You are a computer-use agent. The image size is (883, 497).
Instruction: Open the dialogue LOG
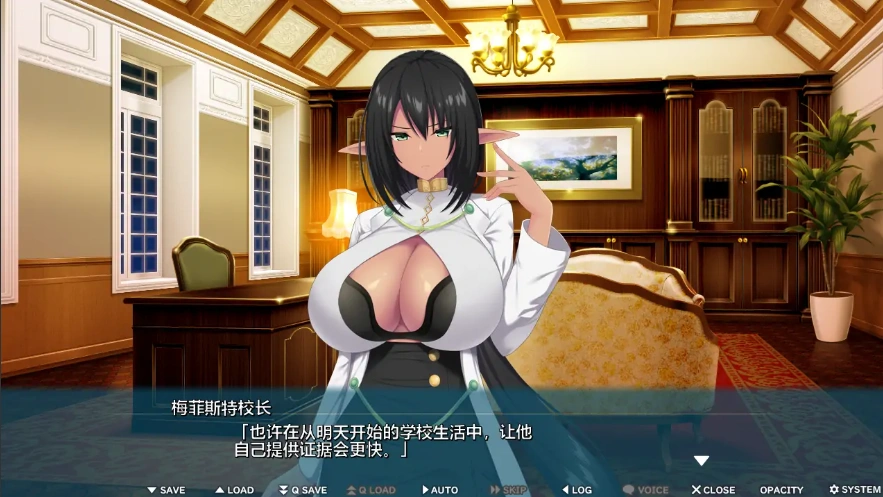click(x=577, y=490)
